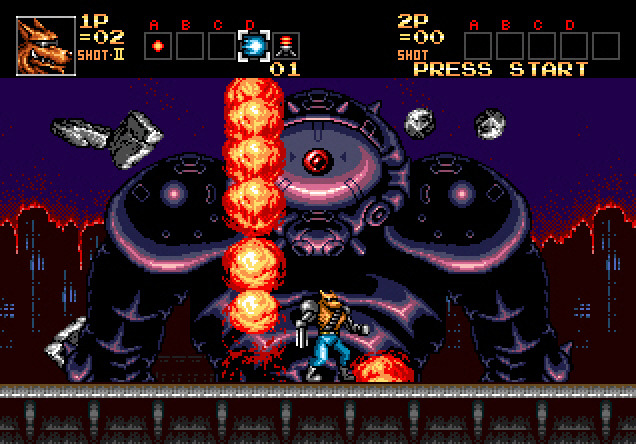Click the werewolf character portrait

[x=45, y=46]
